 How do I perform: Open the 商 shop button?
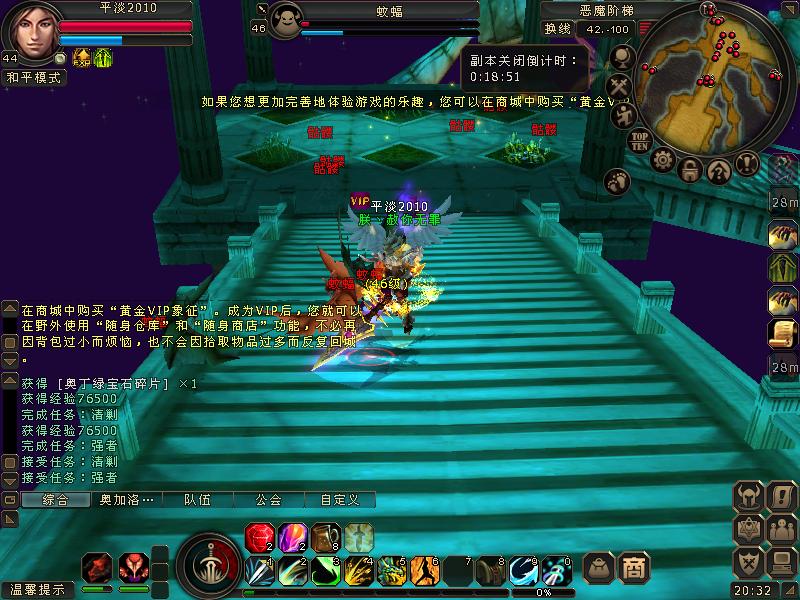pyautogui.click(x=633, y=567)
